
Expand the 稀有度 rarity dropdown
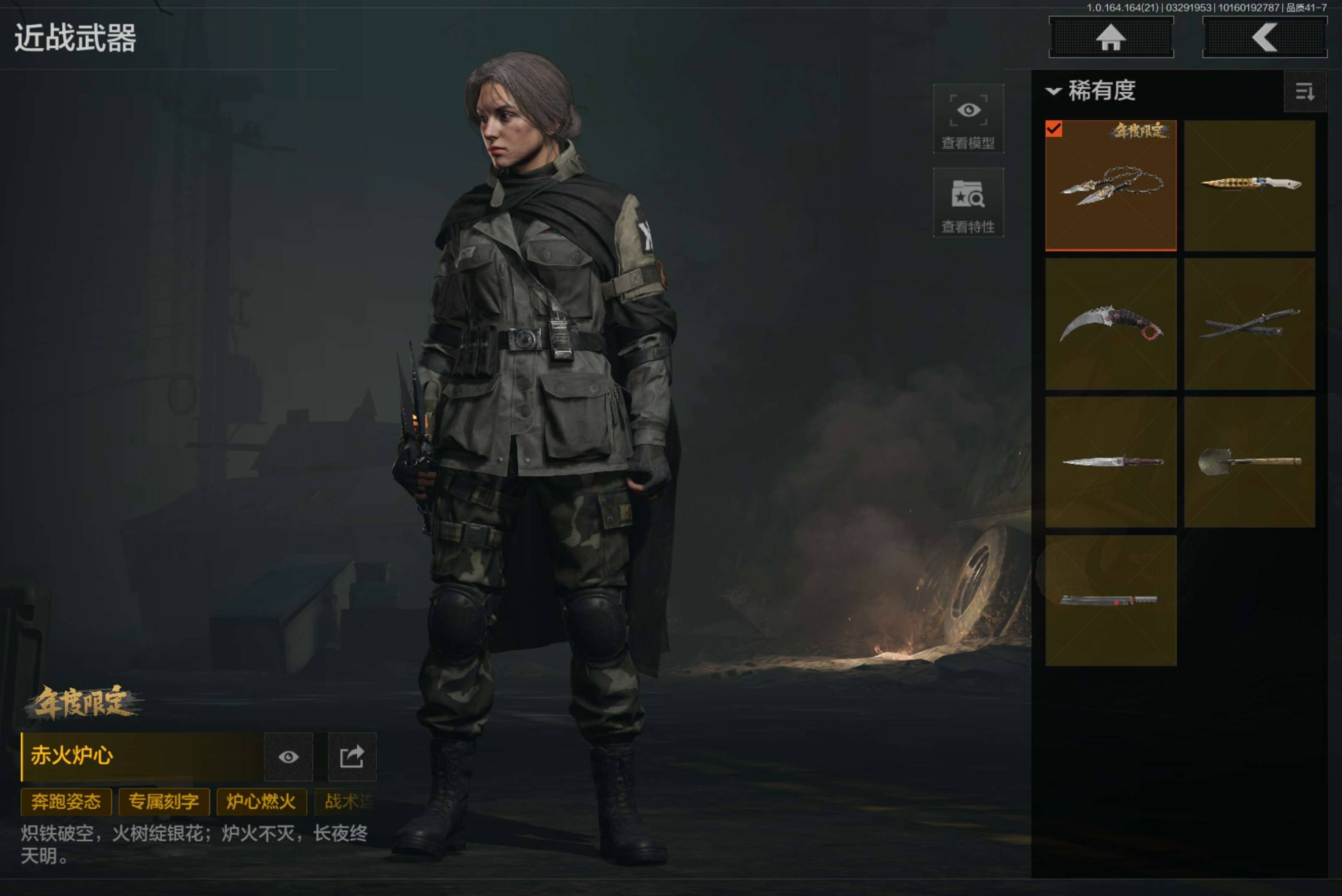click(x=1091, y=91)
